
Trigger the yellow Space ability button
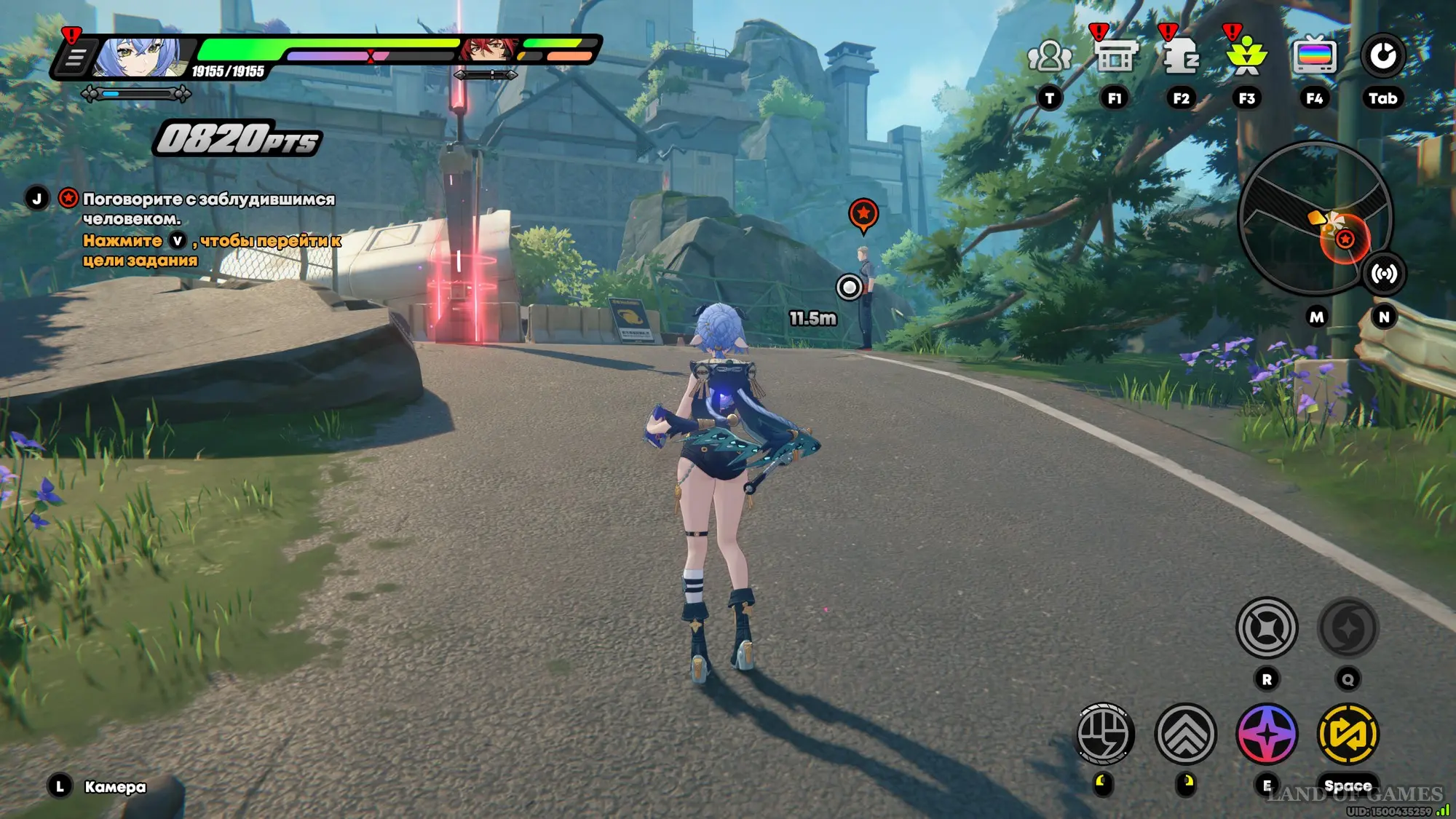(x=1348, y=734)
